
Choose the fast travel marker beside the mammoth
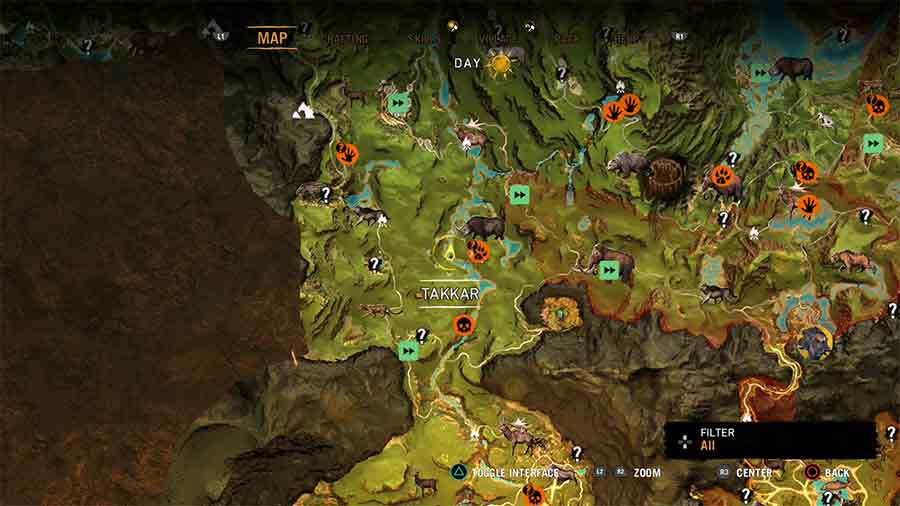608,270
